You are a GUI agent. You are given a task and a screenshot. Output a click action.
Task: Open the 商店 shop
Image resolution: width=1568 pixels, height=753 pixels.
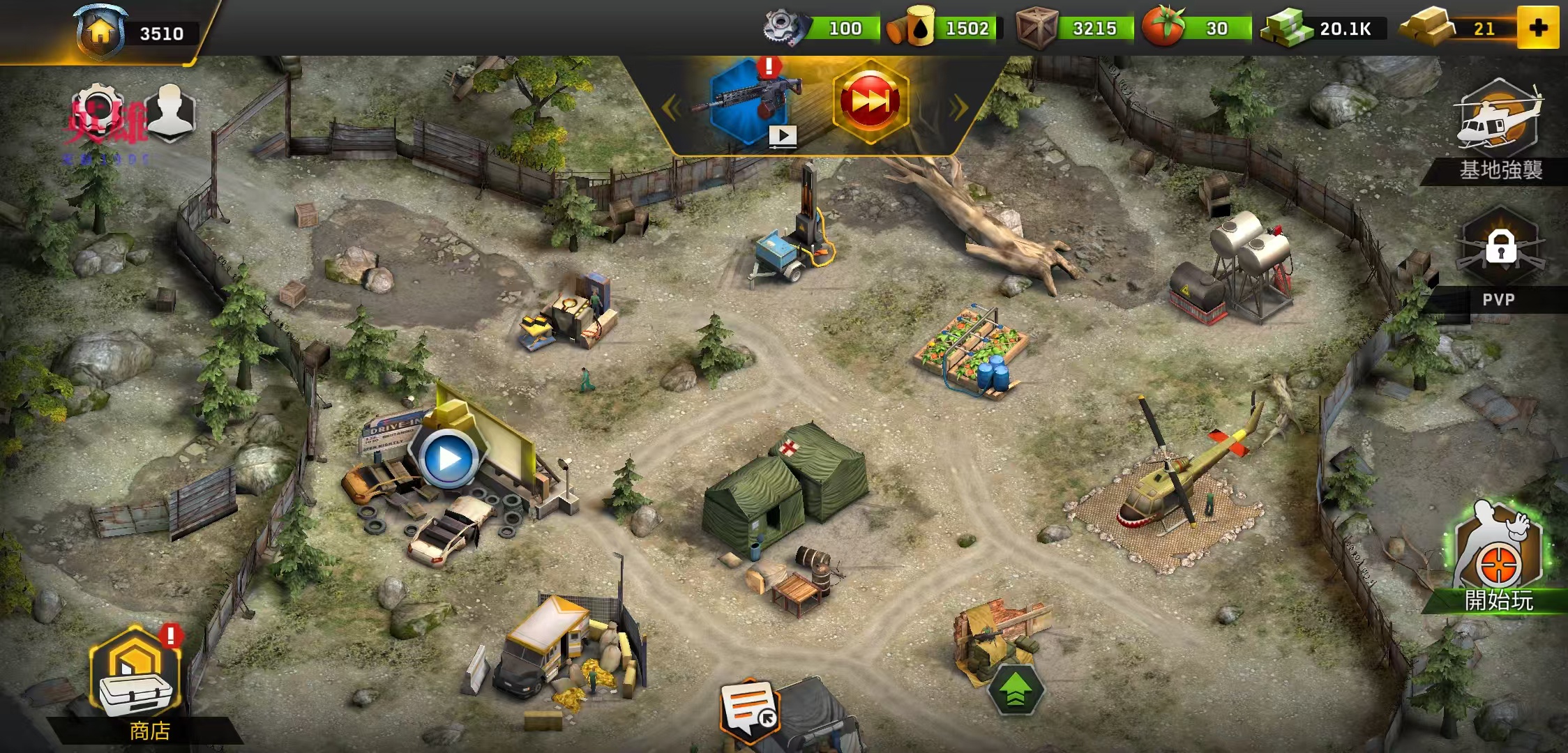click(x=136, y=680)
